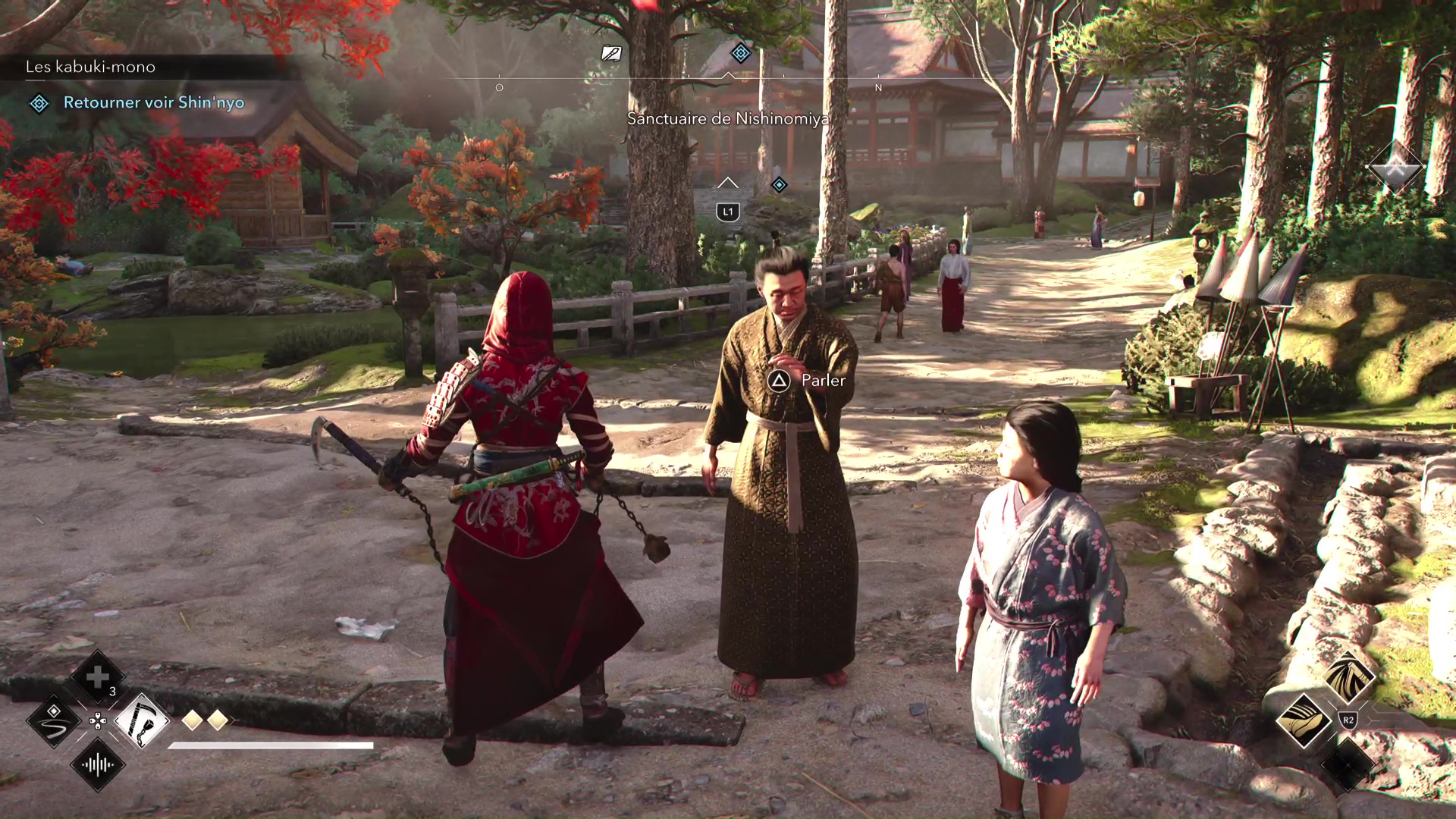Activate the empty ability slot near R2
1456x819 pixels.
[x=1348, y=764]
